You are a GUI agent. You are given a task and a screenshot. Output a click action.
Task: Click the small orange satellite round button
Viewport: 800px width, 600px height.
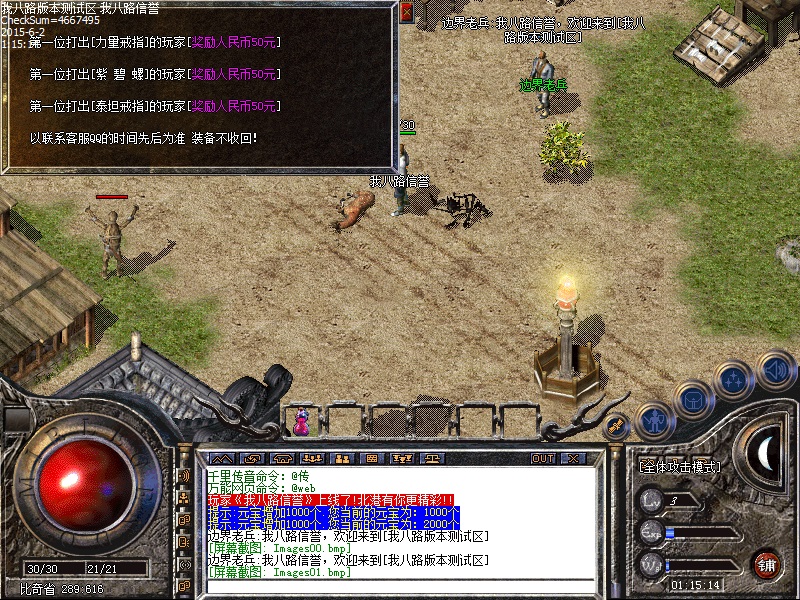pos(617,426)
